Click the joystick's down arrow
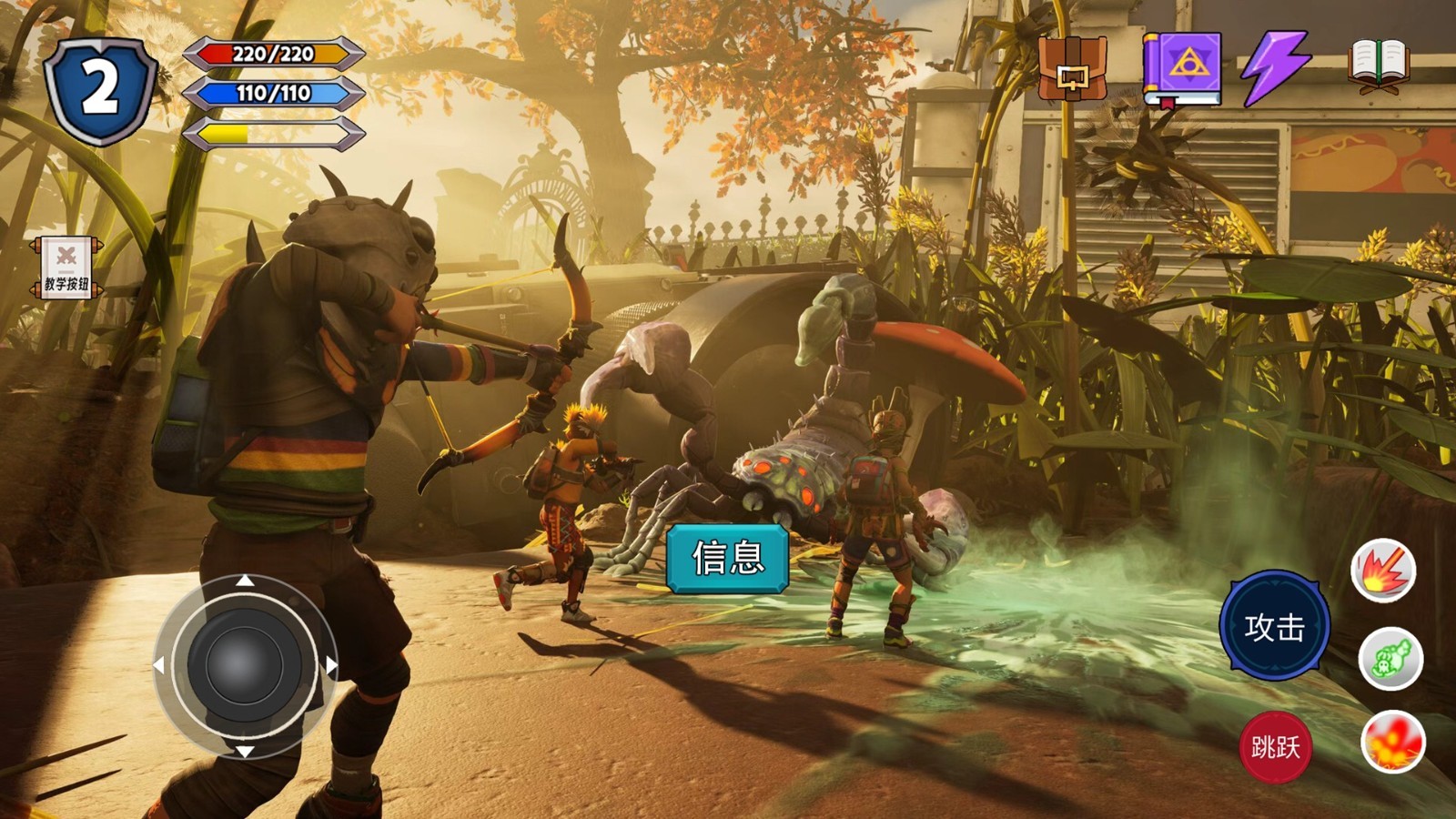Image resolution: width=1456 pixels, height=819 pixels. 245,751
